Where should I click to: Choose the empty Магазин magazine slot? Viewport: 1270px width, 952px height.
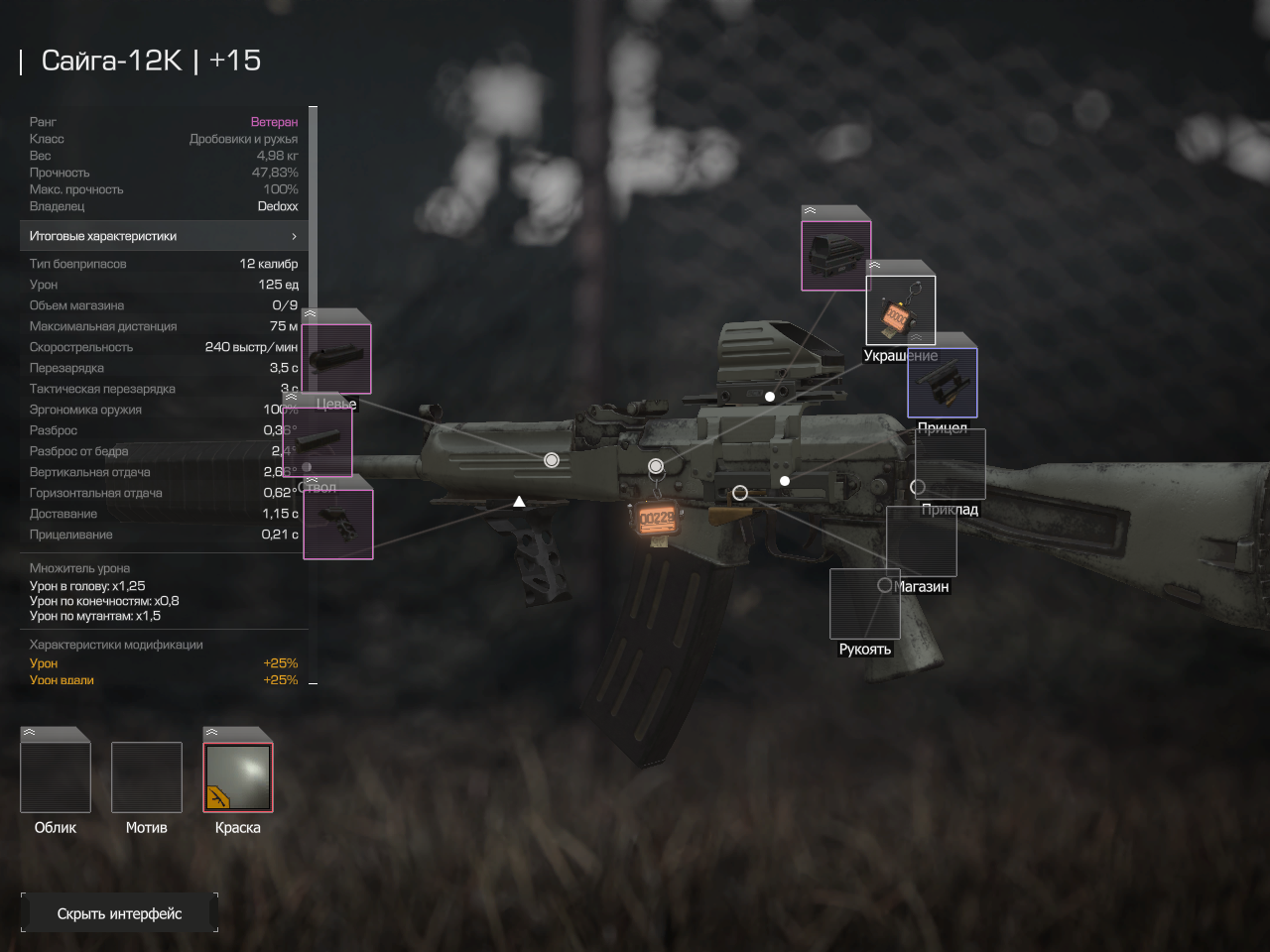click(x=922, y=541)
